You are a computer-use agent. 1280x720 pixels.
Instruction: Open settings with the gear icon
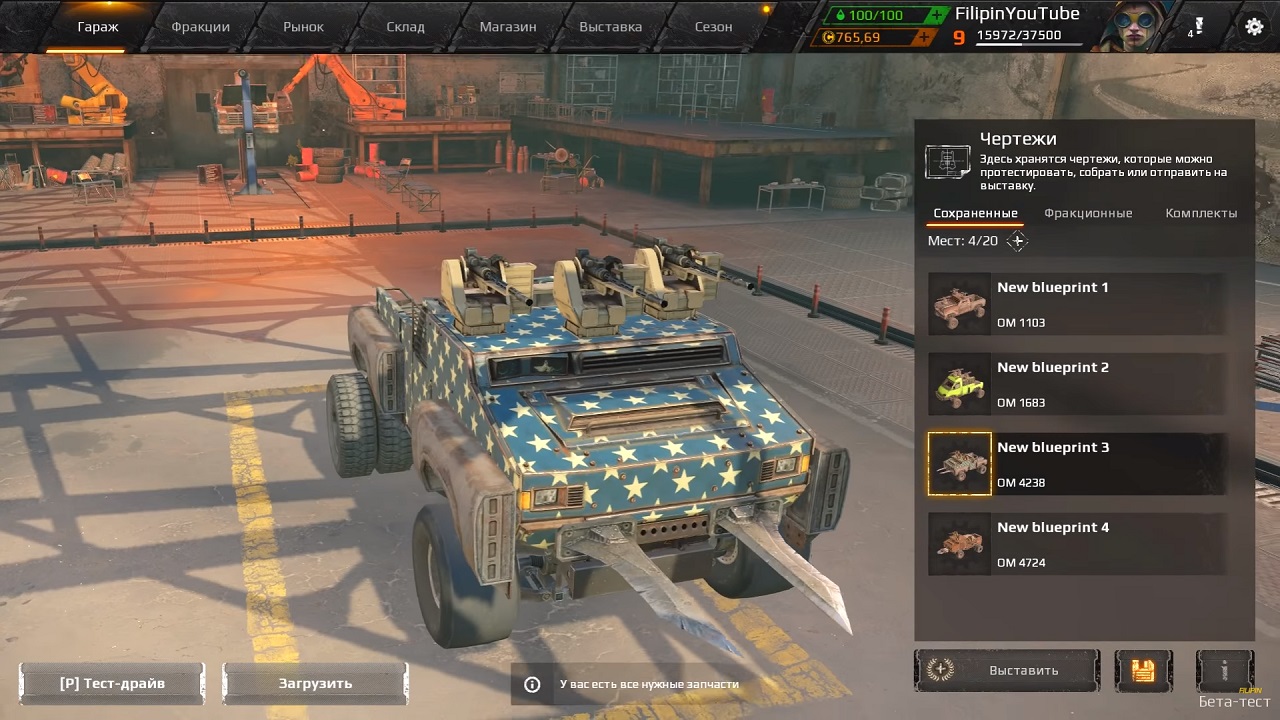1254,27
